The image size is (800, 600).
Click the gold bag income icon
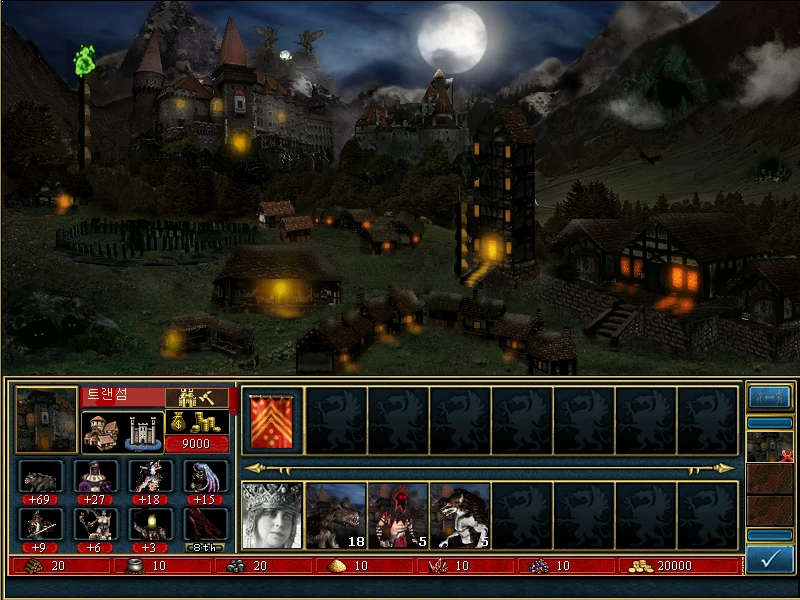(196, 421)
